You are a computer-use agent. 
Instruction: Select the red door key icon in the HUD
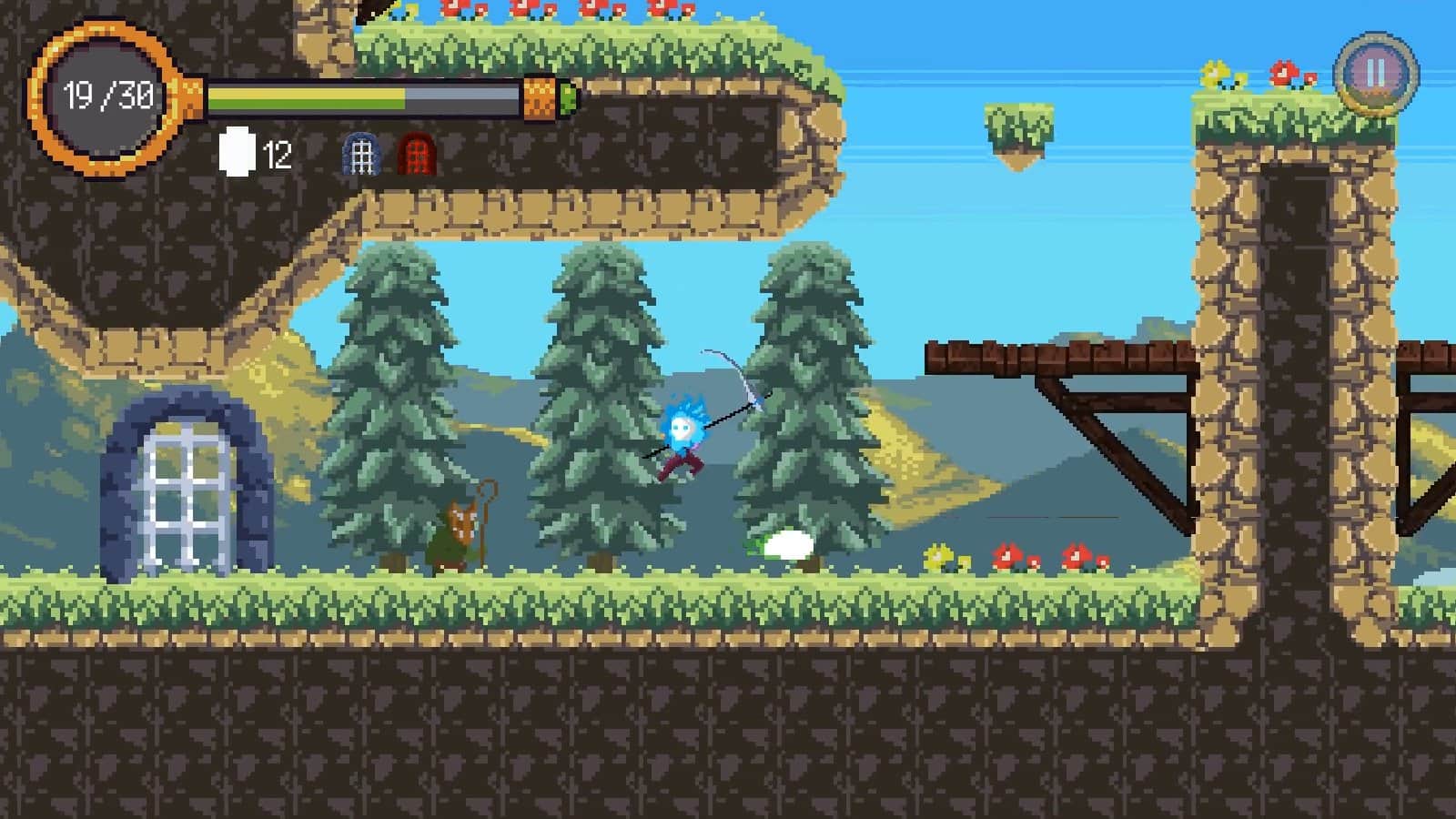point(418,153)
